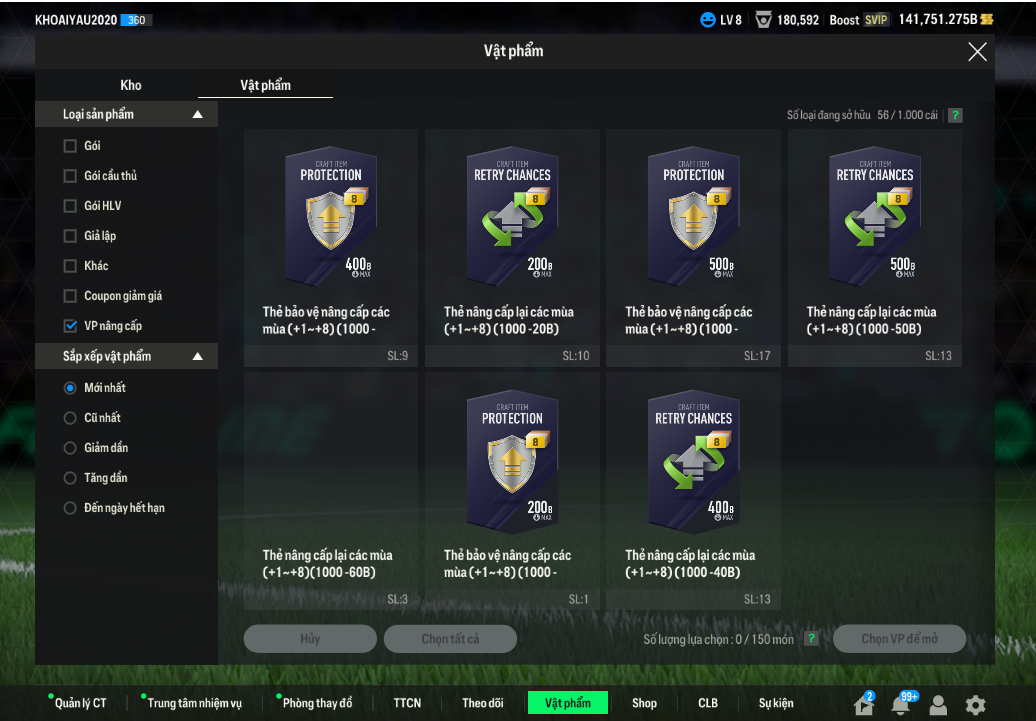Viewport: 1036px width, 721px height.
Task: Pick the 200B Retry Chances card
Action: (x=512, y=218)
